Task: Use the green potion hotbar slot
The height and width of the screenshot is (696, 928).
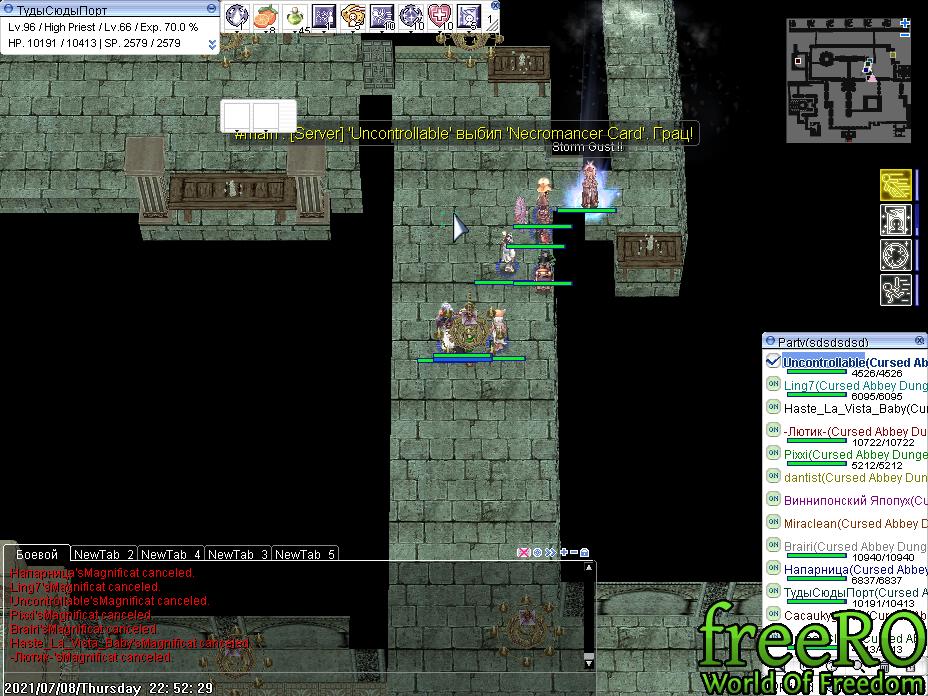Action: point(295,16)
